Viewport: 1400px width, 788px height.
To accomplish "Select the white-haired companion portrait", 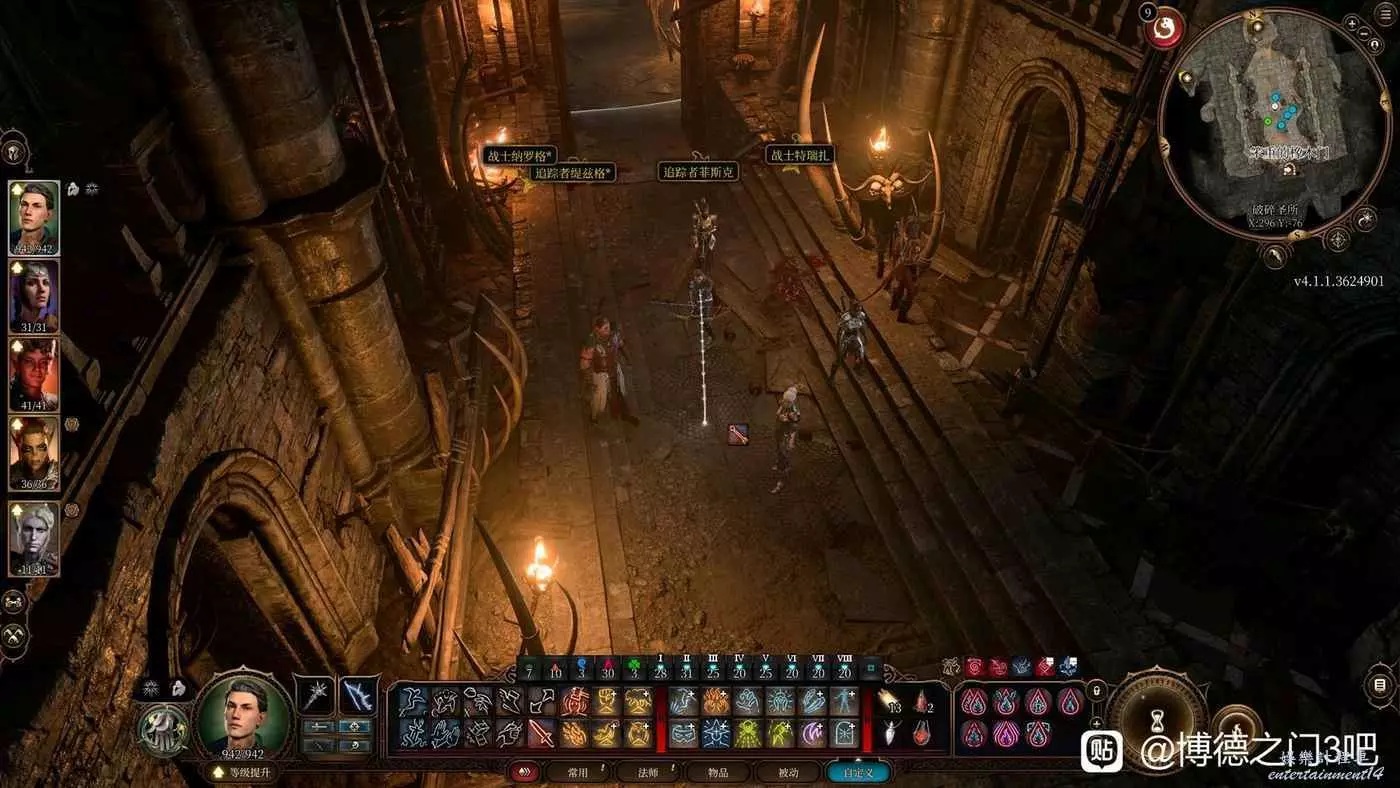I will tap(34, 537).
